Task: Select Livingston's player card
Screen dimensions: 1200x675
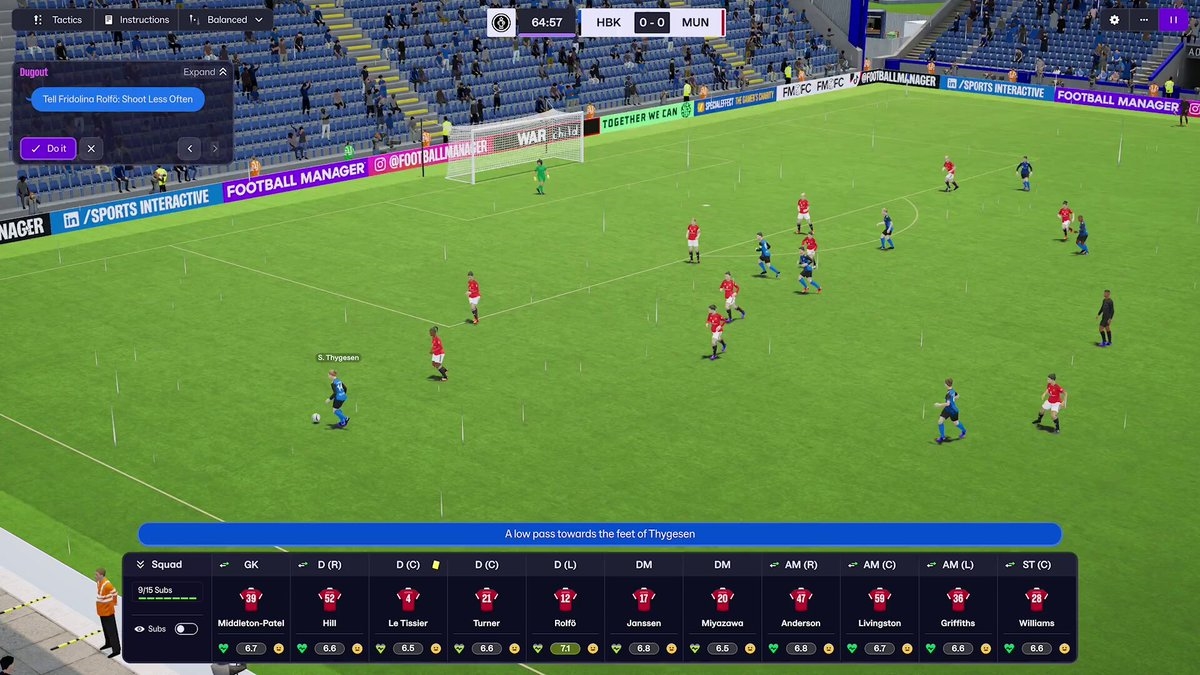Action: (879, 607)
